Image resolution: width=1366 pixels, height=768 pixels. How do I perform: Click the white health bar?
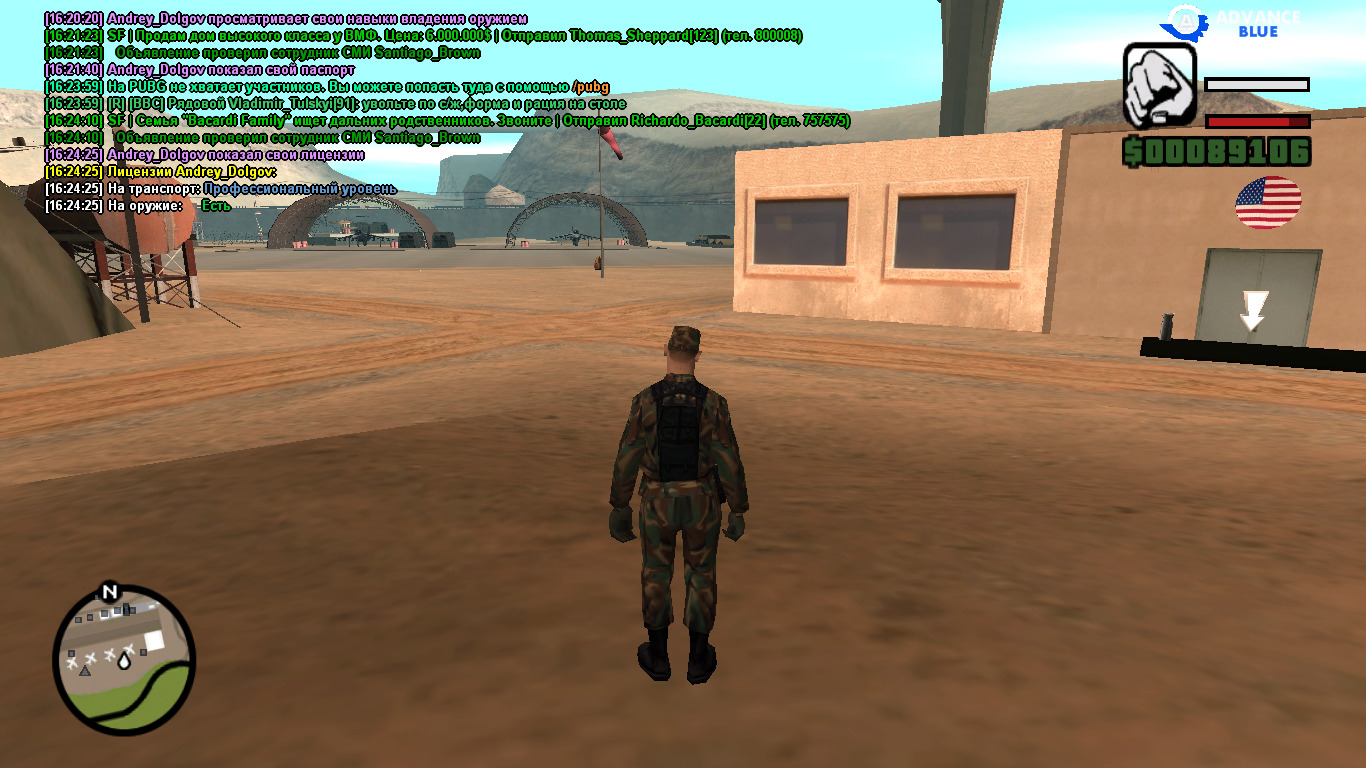(x=1258, y=85)
